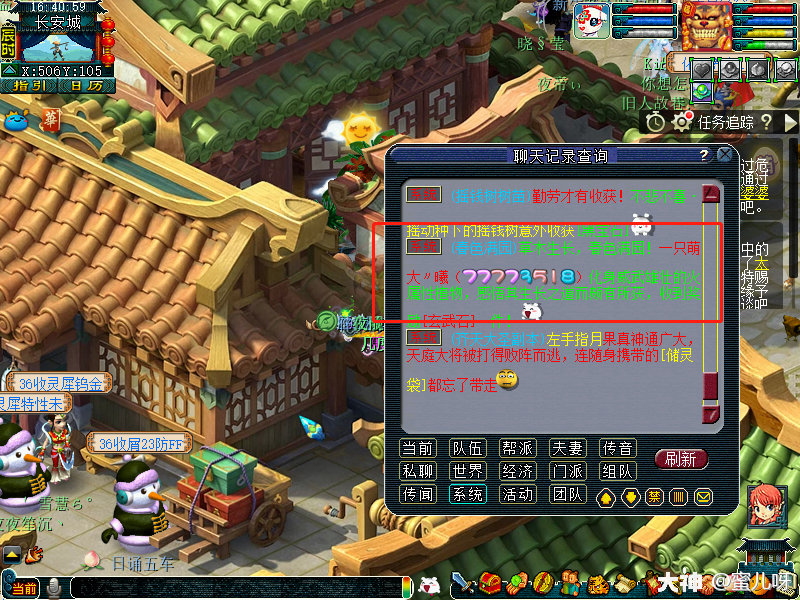Switch to the 当前 chat channel
Image resolution: width=800 pixels, height=600 pixels.
(x=417, y=448)
